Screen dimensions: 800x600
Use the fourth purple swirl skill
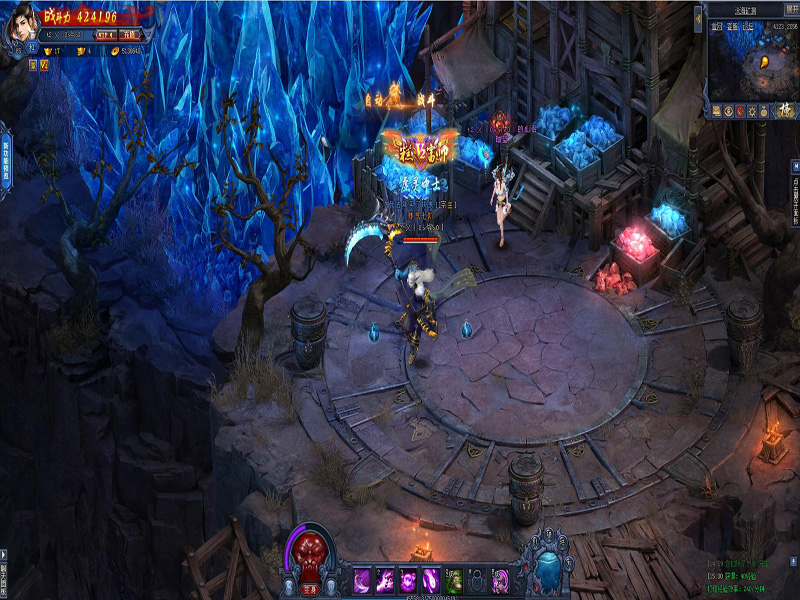pyautogui.click(x=431, y=579)
